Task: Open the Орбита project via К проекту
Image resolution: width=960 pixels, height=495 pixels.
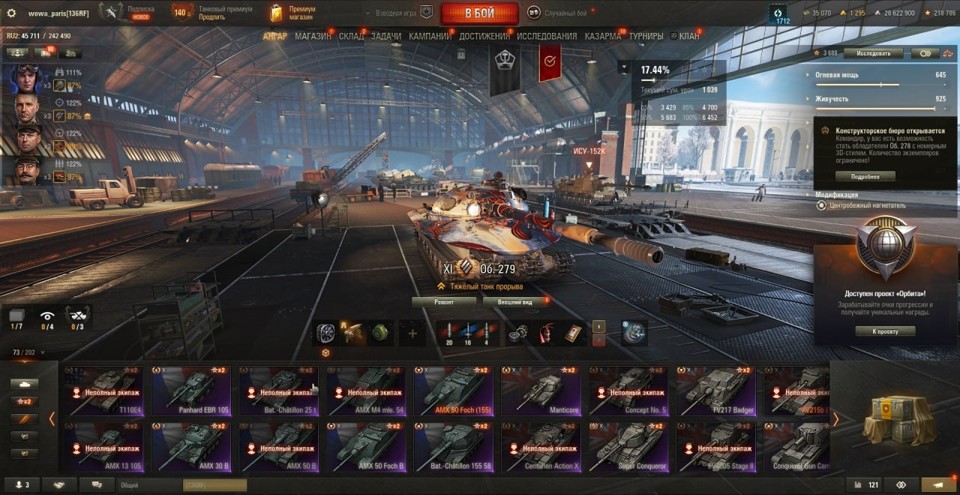Action: pos(886,331)
